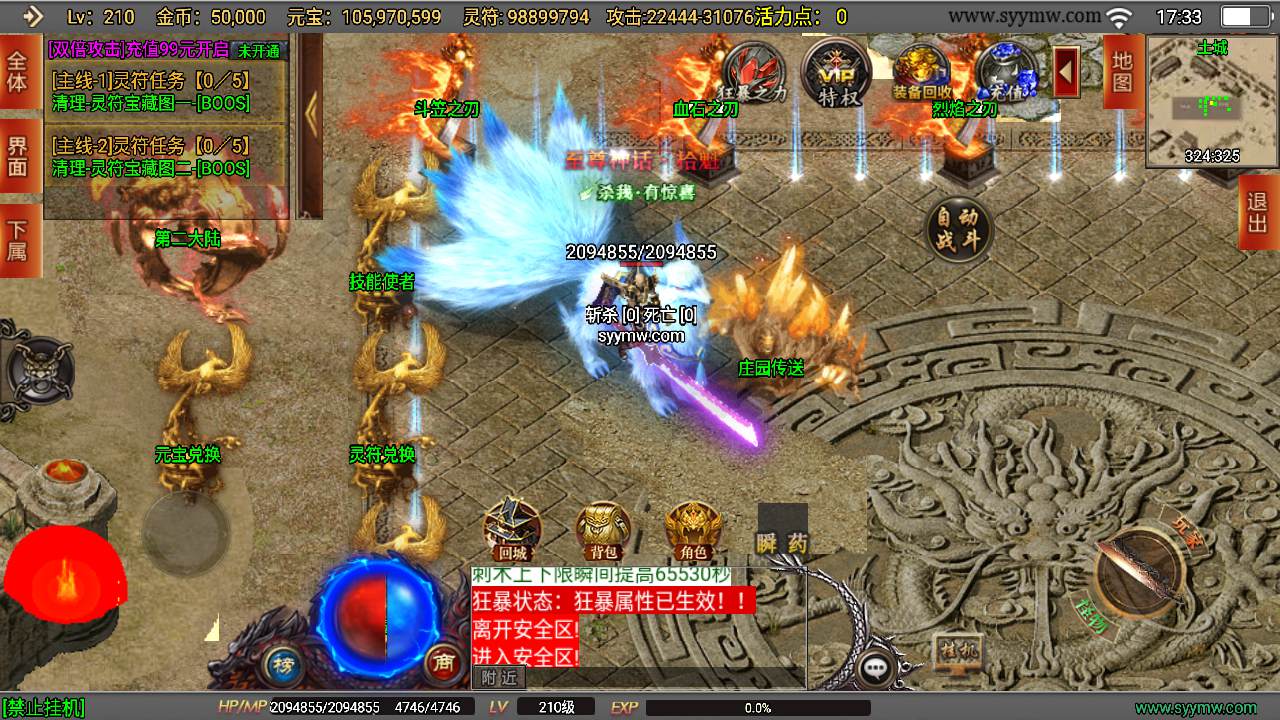Select the 全体 tab on the left edge

(17, 72)
